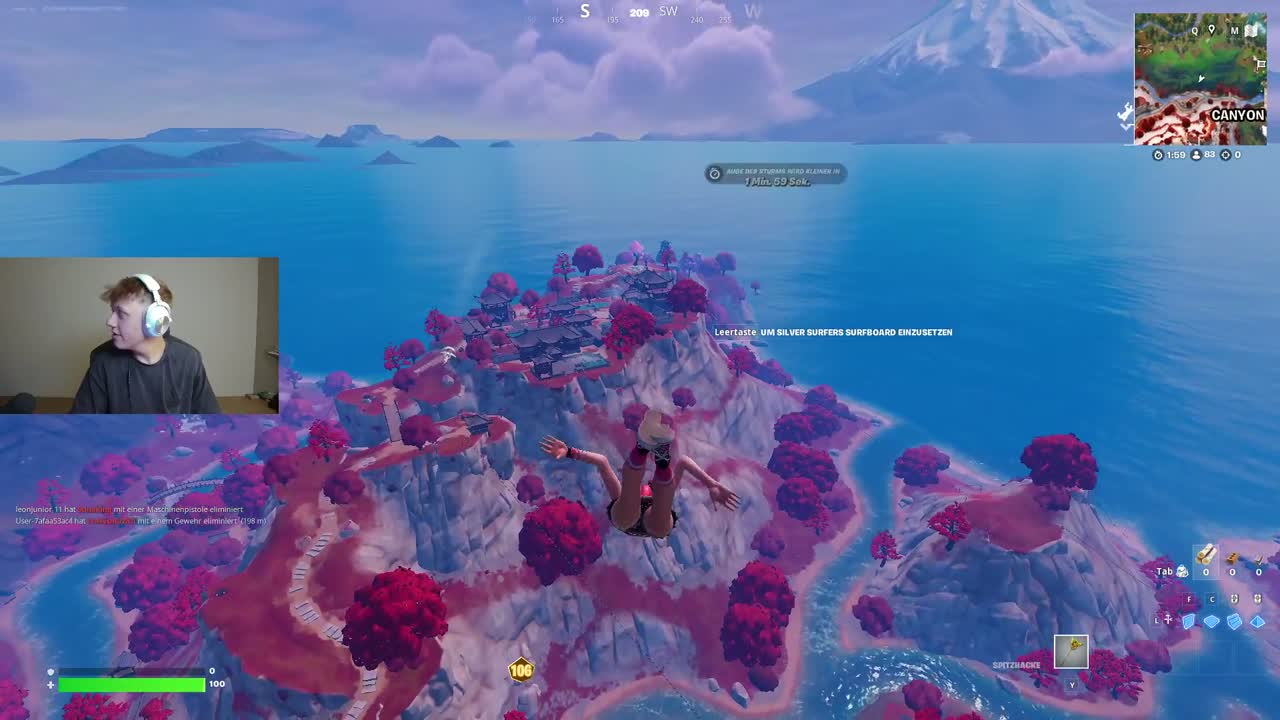Select the pyramid roof building piece
Viewport: 1280px width, 720px height.
(x=1257, y=621)
